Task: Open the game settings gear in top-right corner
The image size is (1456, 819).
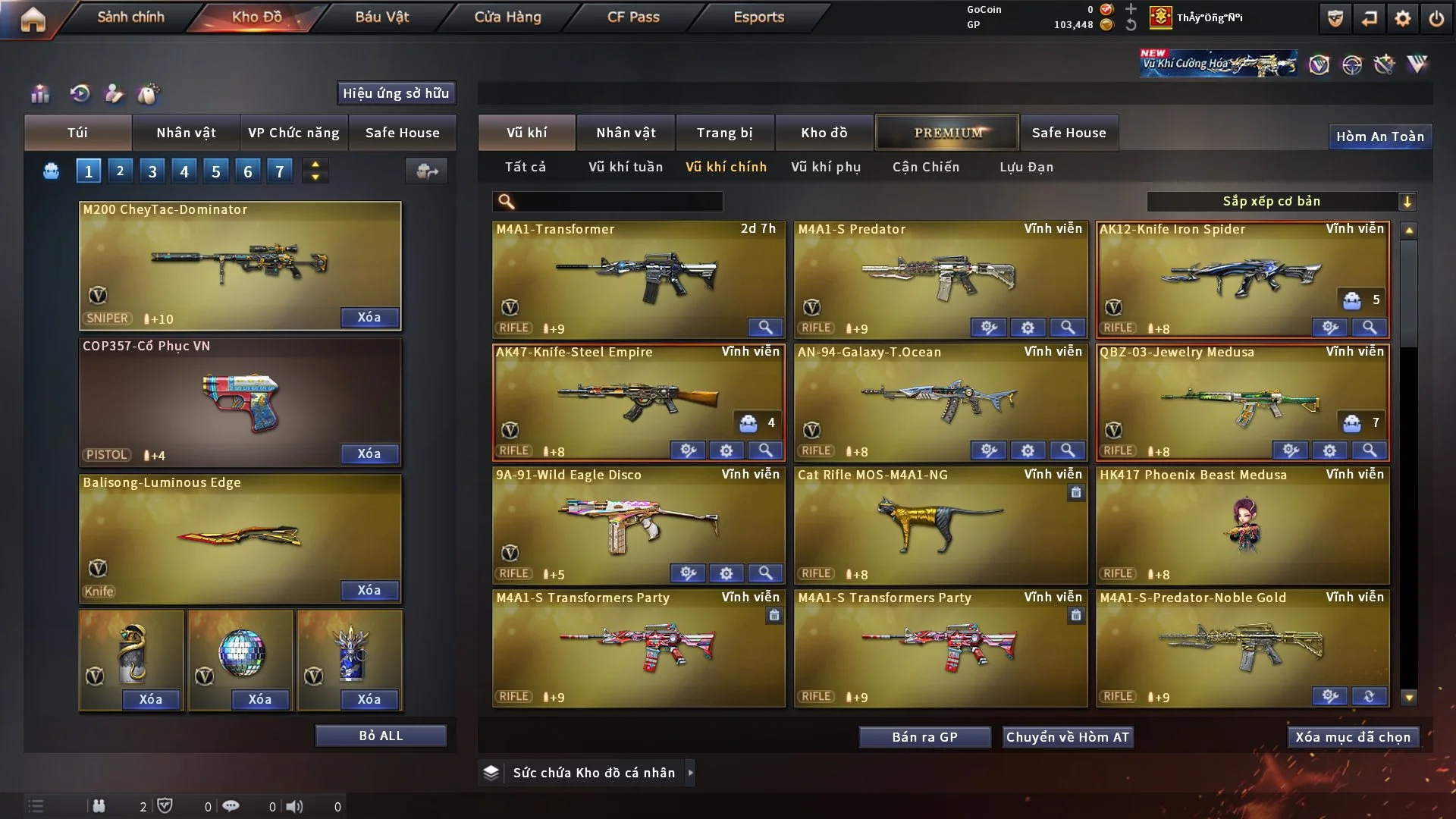Action: (x=1404, y=17)
